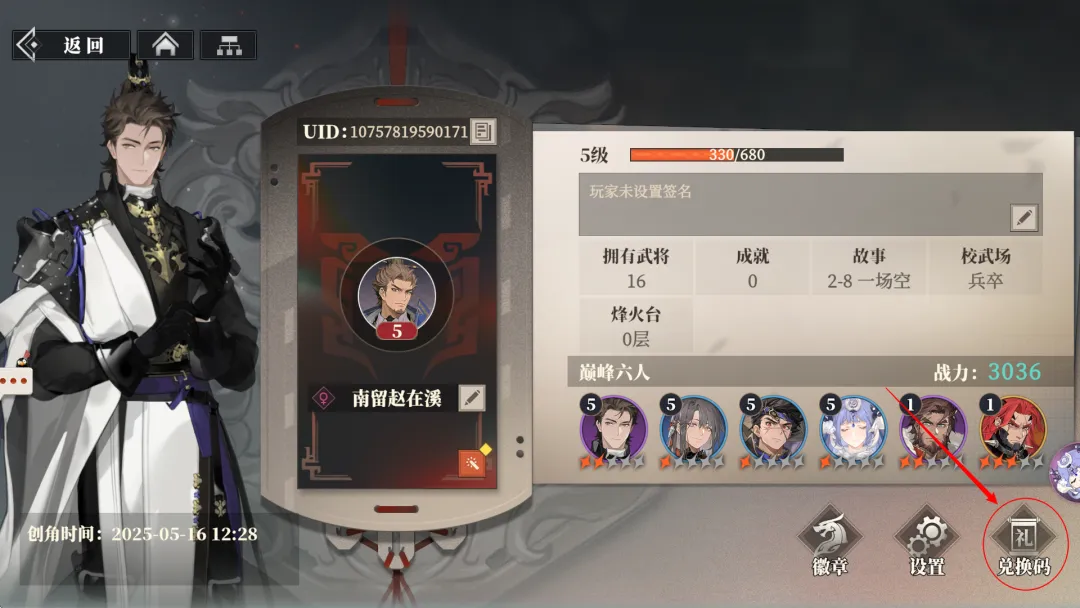This screenshot has height=608, width=1080.
Task: Copy the UID number
Action: tap(484, 131)
